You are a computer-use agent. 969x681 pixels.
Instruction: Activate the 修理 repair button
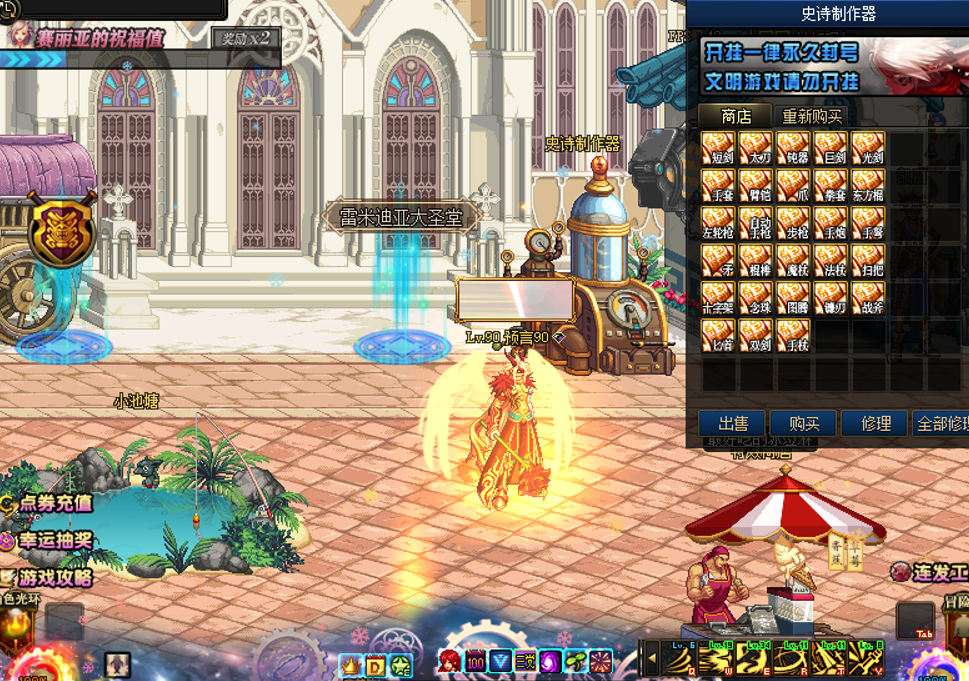[875, 423]
